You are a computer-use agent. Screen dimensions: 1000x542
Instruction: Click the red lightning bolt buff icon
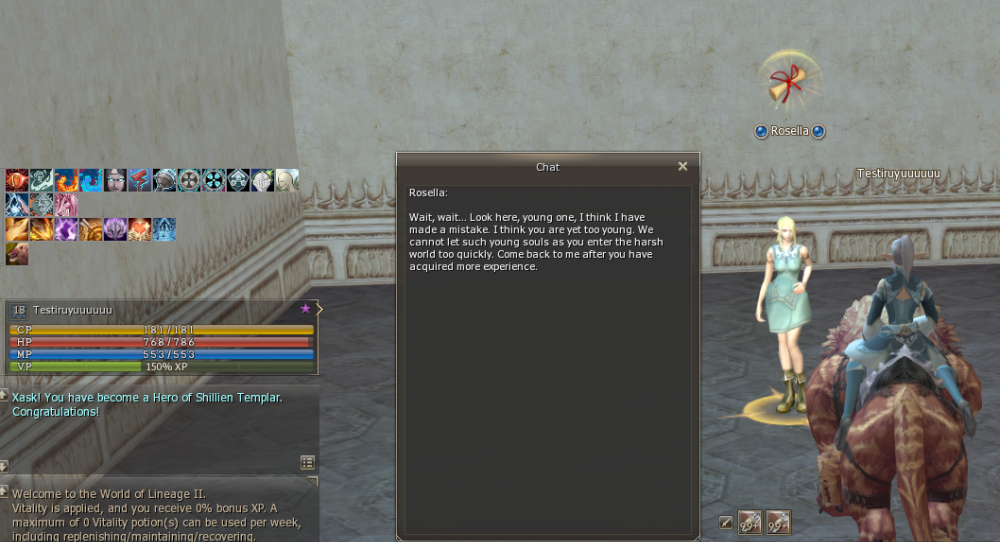[x=139, y=180]
